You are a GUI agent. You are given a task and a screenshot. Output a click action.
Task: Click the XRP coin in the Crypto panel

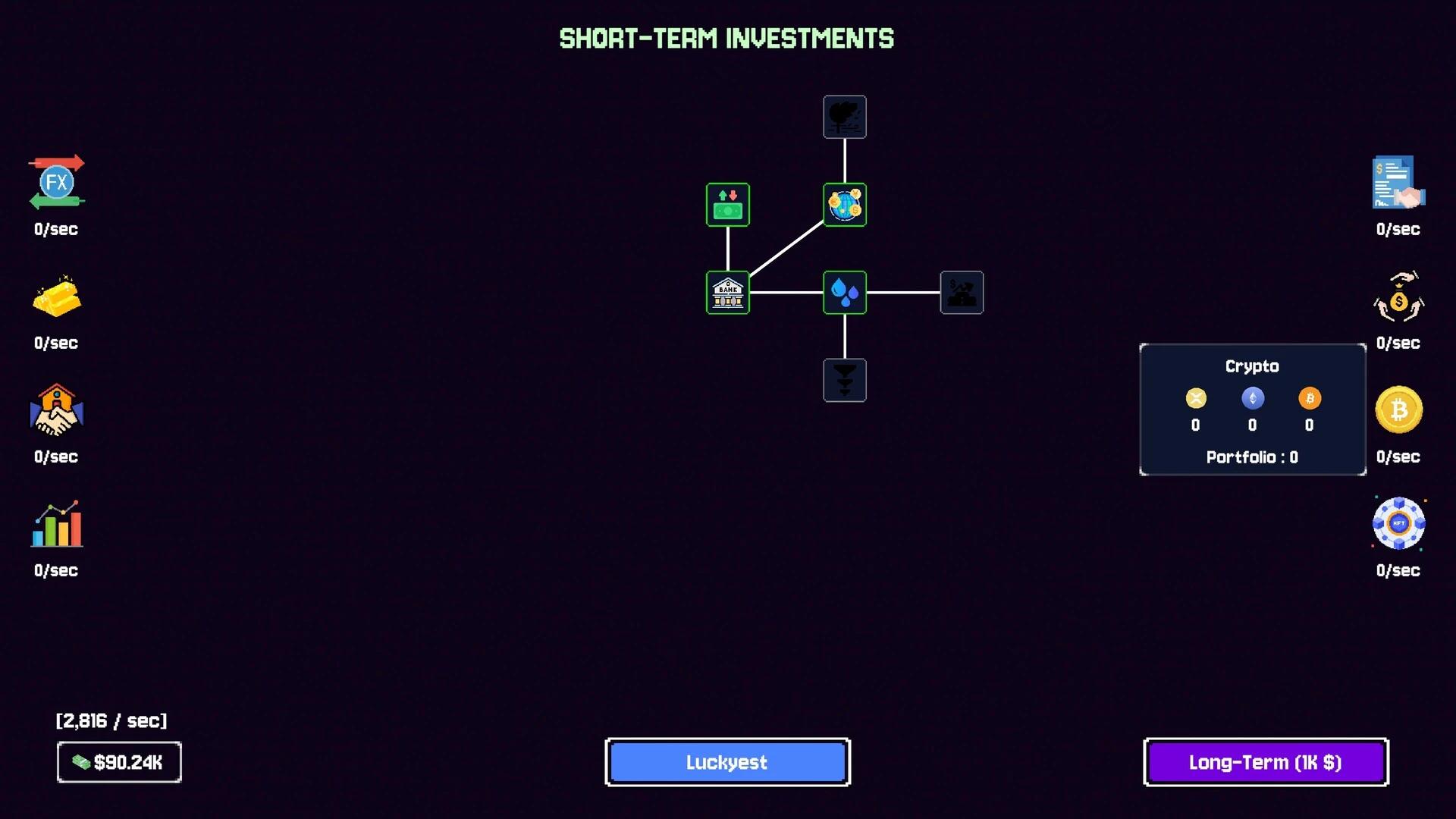click(x=1196, y=398)
